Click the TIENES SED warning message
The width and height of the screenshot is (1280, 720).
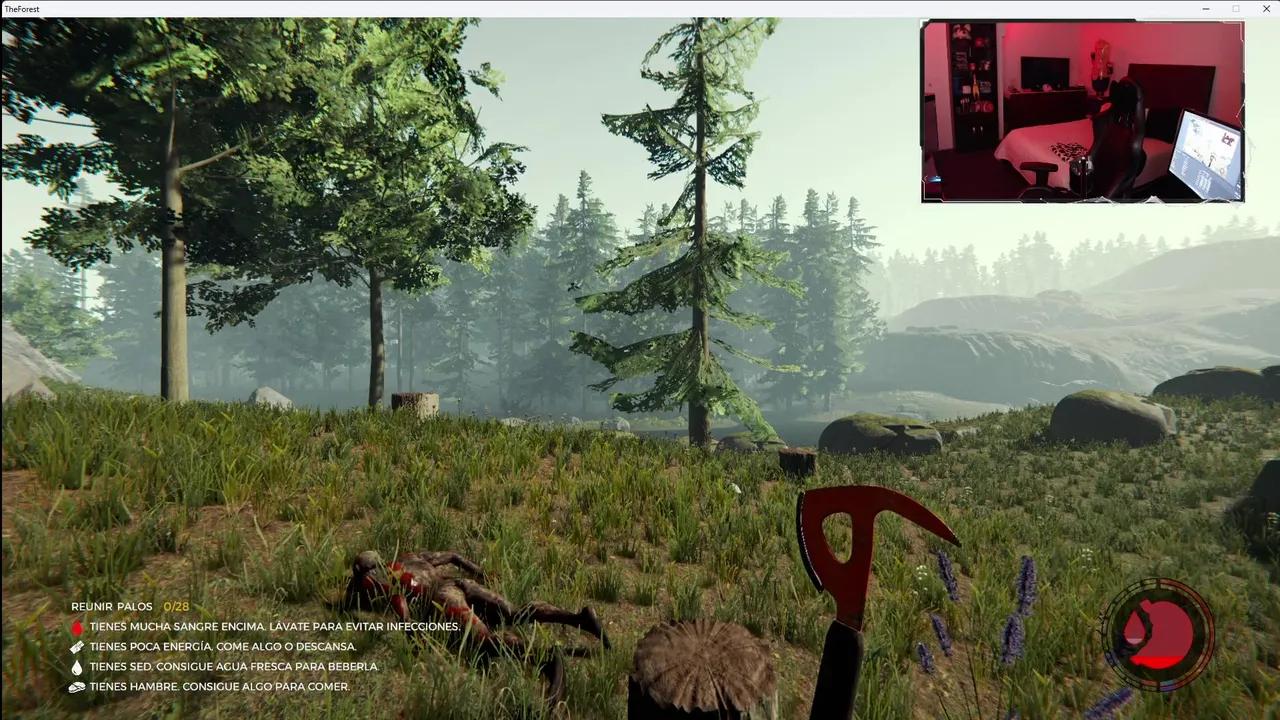click(x=234, y=666)
